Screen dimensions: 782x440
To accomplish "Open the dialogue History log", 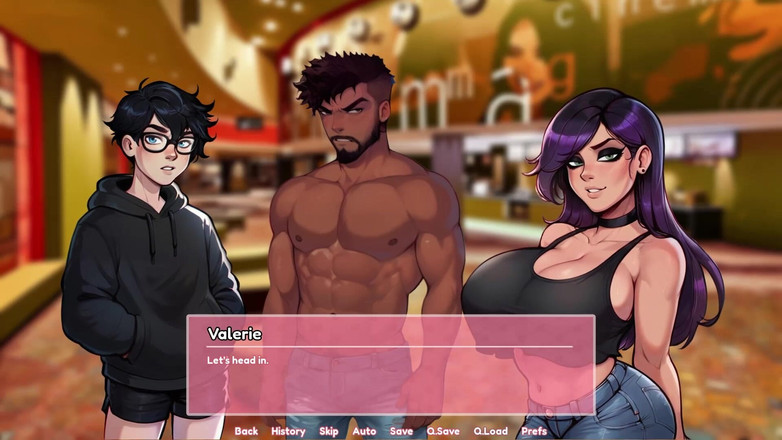I will (x=288, y=431).
